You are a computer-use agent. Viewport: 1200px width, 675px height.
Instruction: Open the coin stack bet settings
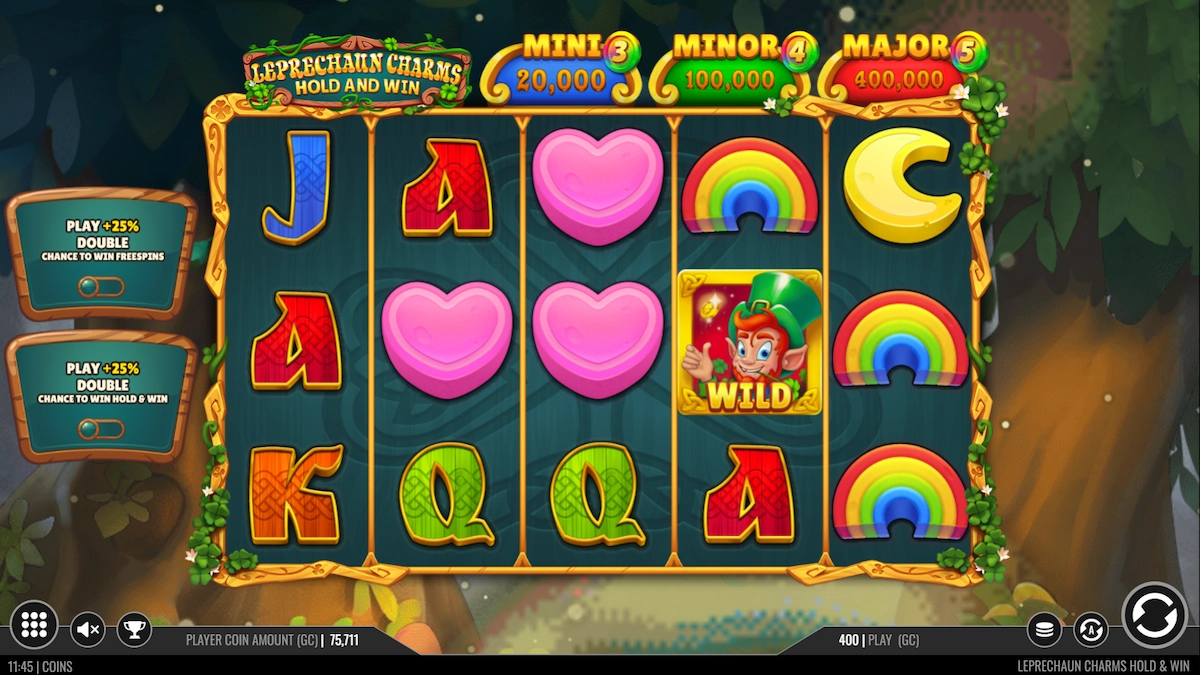pyautogui.click(x=1045, y=629)
